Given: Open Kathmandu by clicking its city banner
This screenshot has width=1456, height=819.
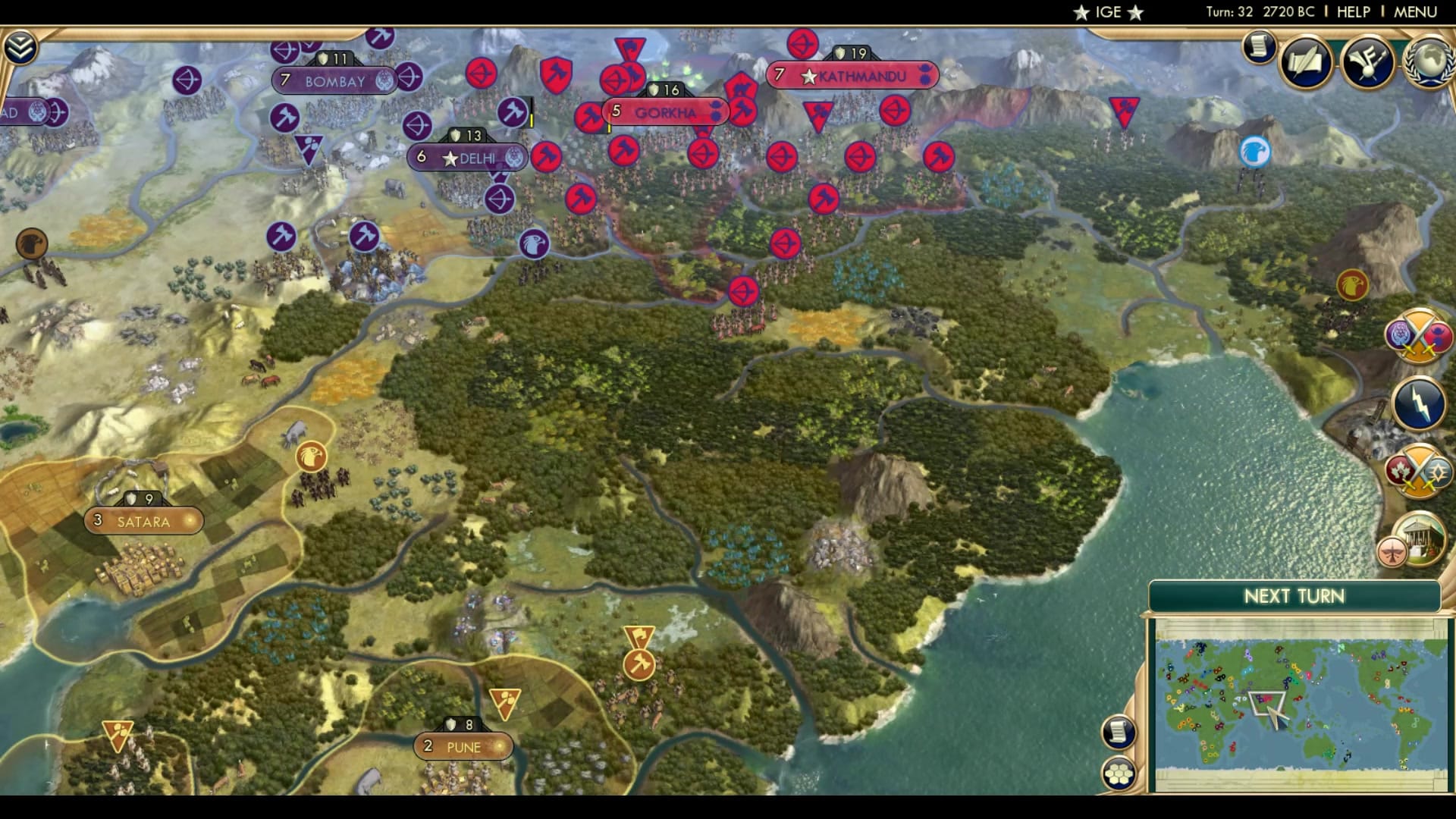Looking at the screenshot, I should [x=853, y=75].
